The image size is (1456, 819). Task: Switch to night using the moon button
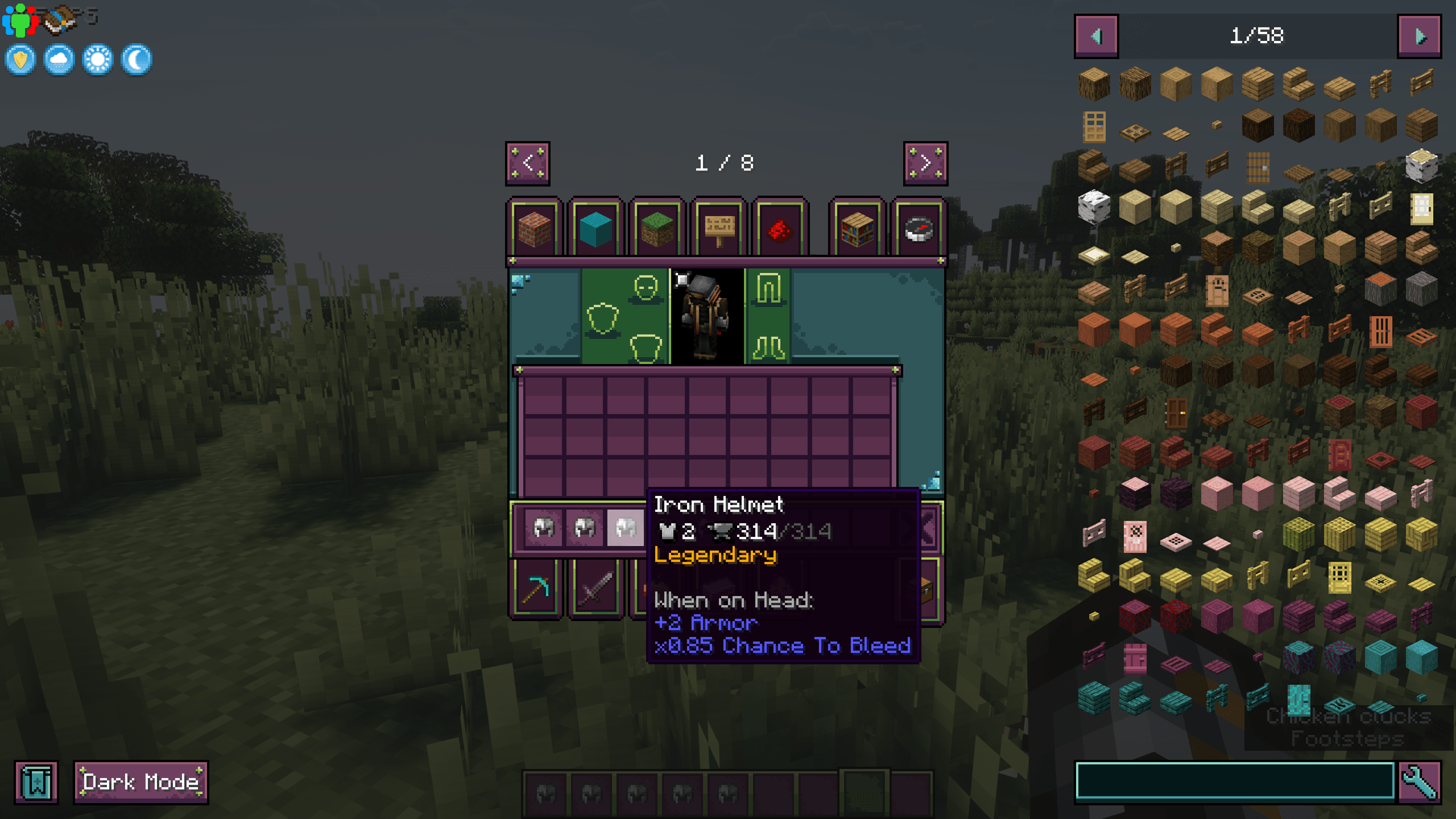pos(135,59)
